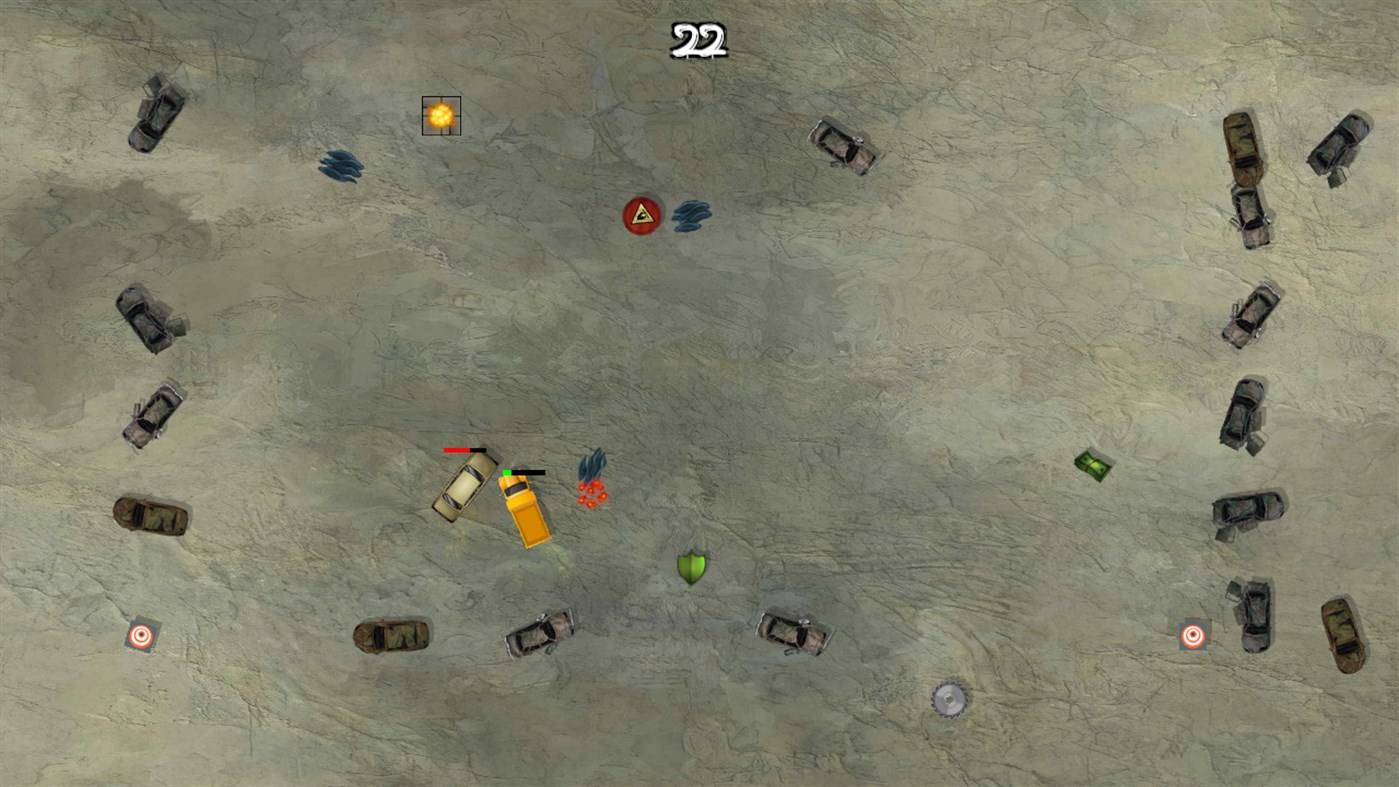Select the bullseye target on the right edge
This screenshot has width=1399, height=787.
pyautogui.click(x=1192, y=634)
